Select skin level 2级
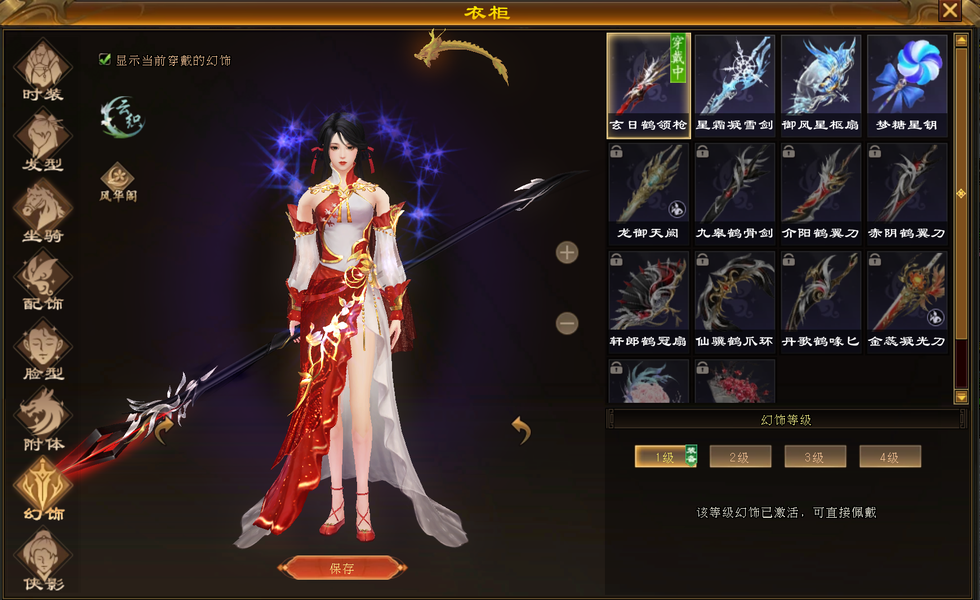 [740, 457]
